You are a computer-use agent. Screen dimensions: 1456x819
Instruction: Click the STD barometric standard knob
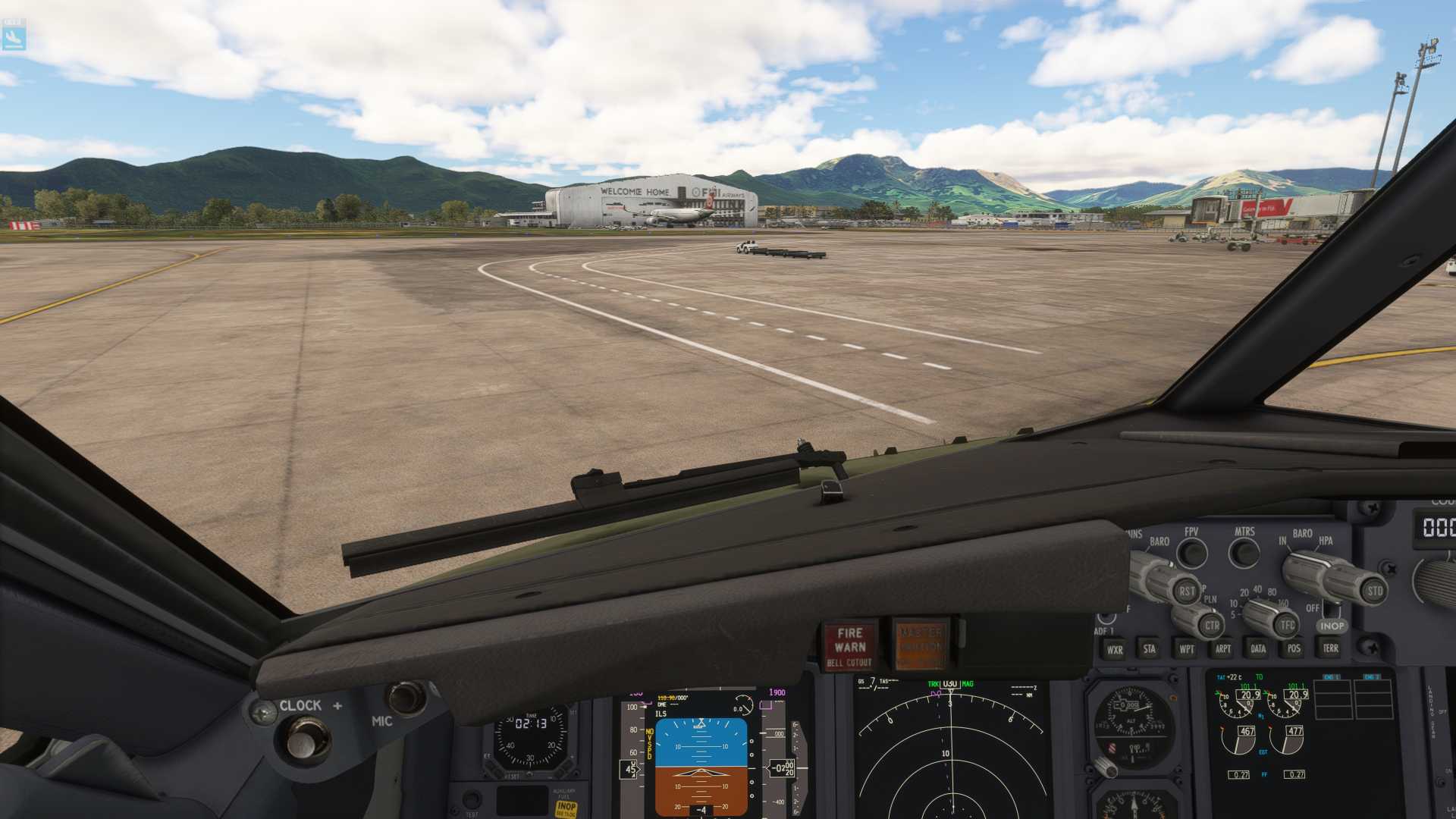(x=1373, y=591)
